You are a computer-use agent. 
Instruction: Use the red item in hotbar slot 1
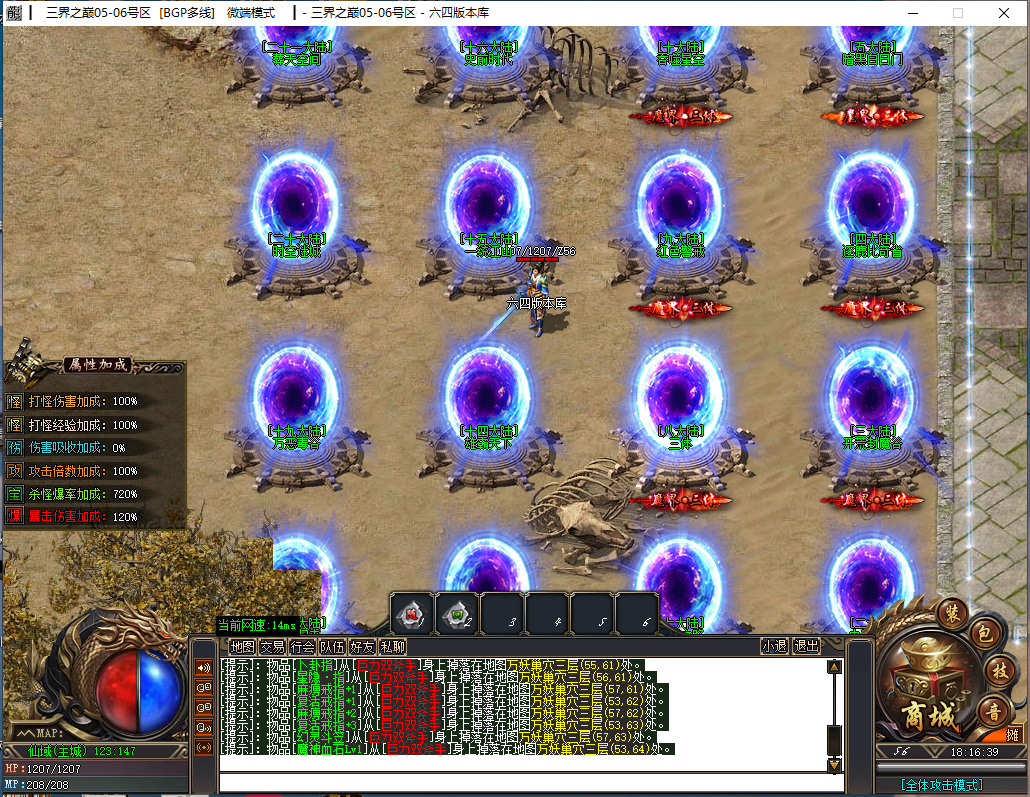pyautogui.click(x=412, y=613)
